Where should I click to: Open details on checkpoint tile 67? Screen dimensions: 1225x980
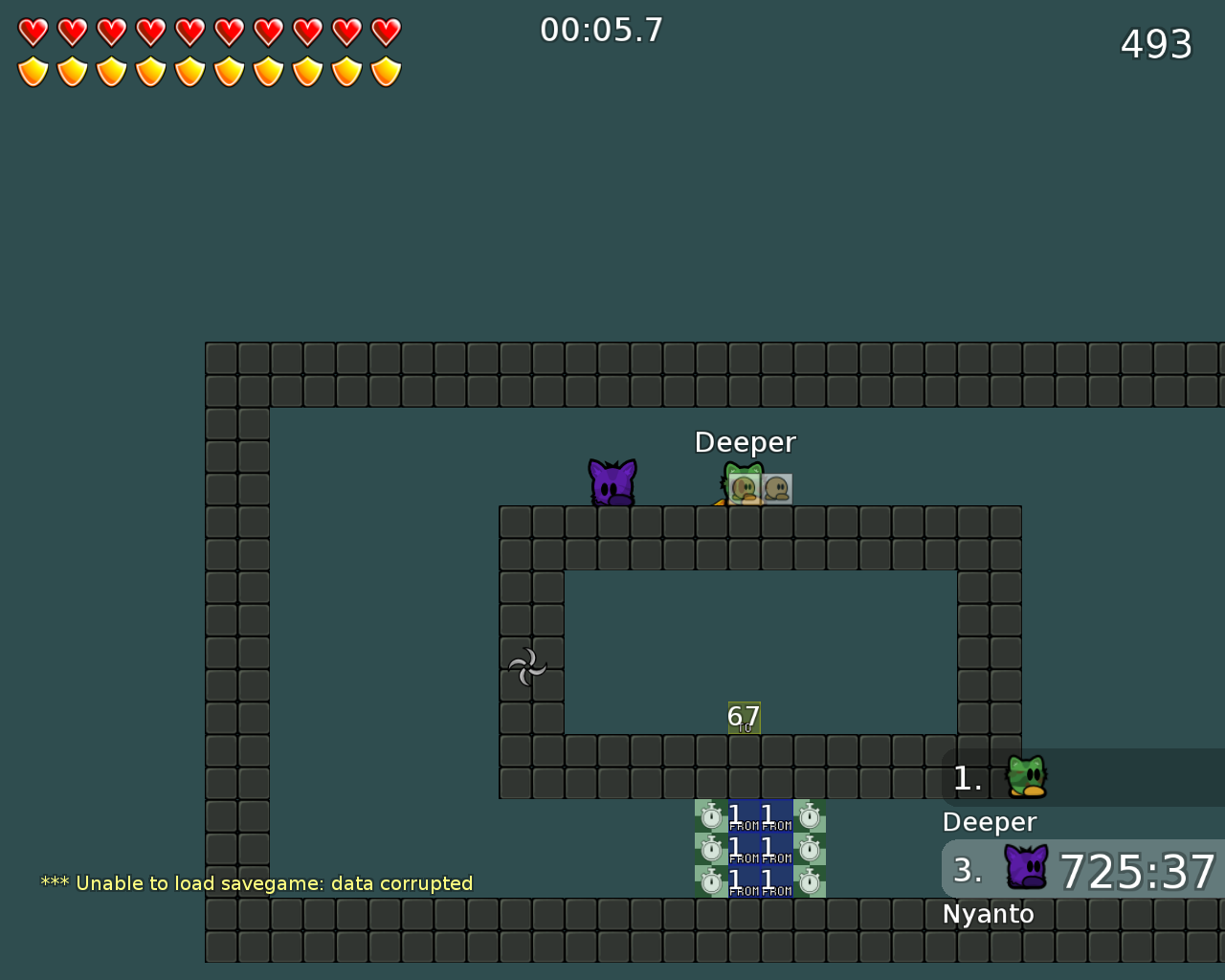point(744,718)
